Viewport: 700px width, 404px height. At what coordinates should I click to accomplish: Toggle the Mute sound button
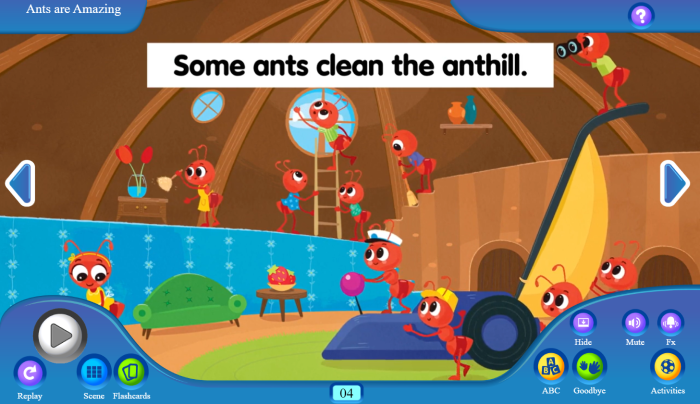pyautogui.click(x=635, y=322)
